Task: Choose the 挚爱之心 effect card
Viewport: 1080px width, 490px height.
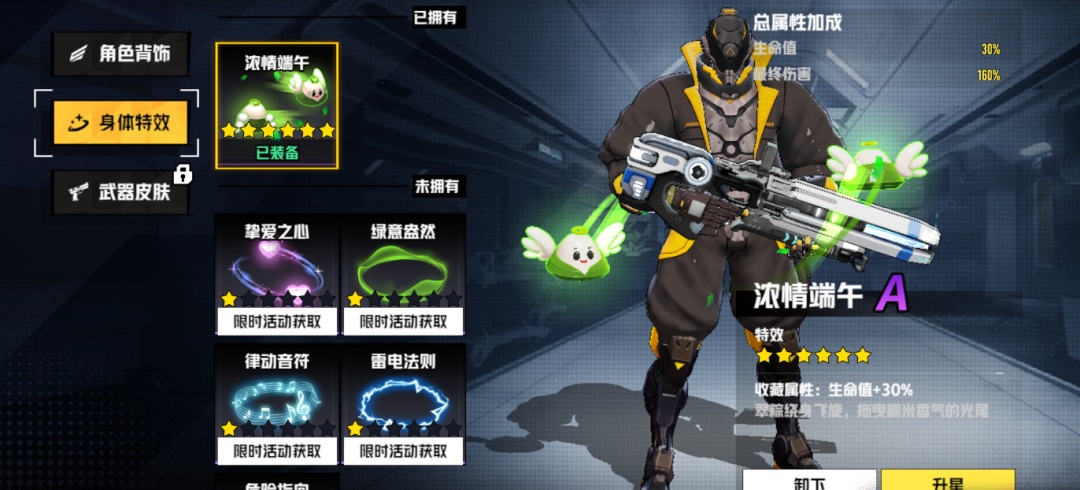Action: [277, 273]
